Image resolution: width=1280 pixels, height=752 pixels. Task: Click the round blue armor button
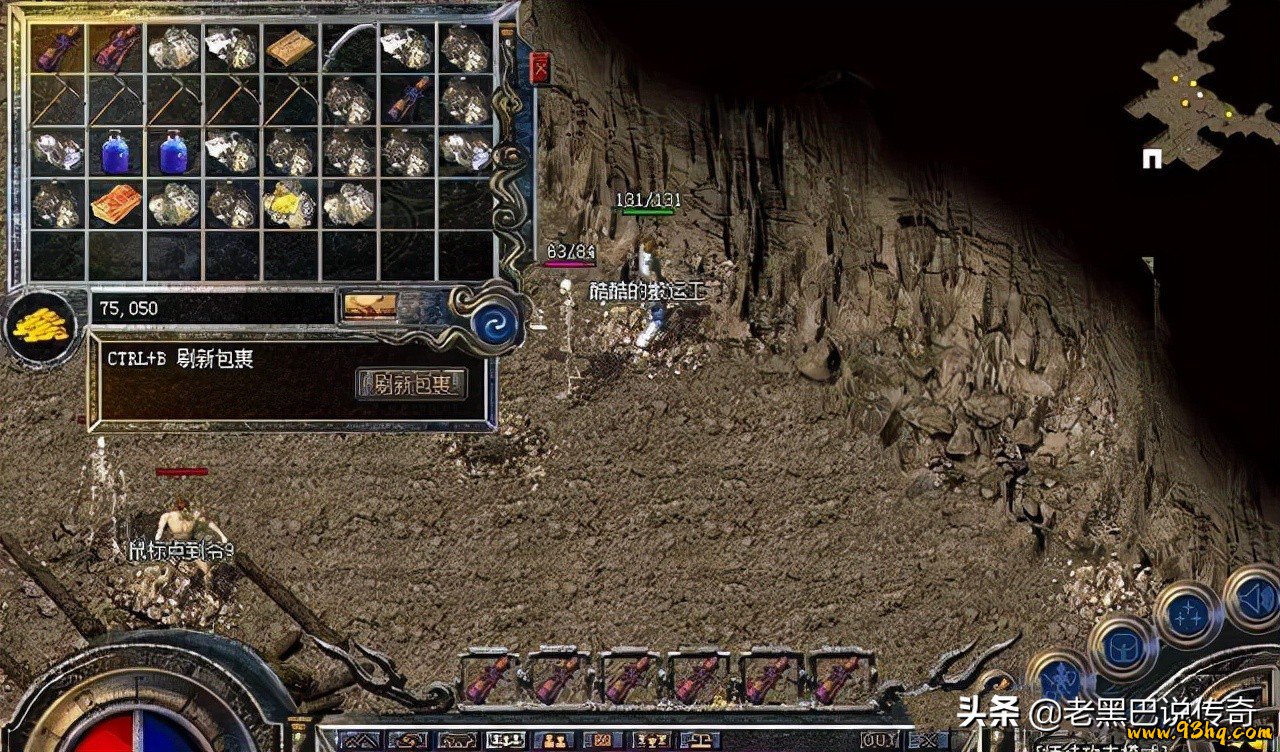pos(1122,651)
